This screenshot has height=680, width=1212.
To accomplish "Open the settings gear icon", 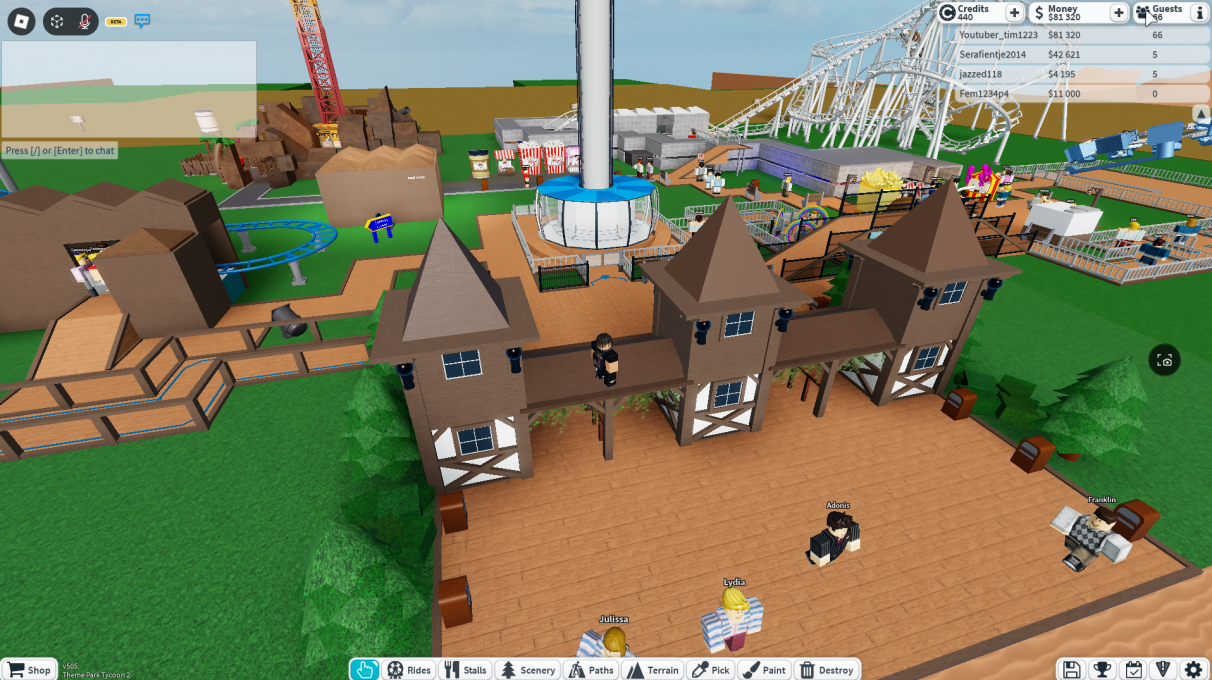I will [x=1193, y=670].
